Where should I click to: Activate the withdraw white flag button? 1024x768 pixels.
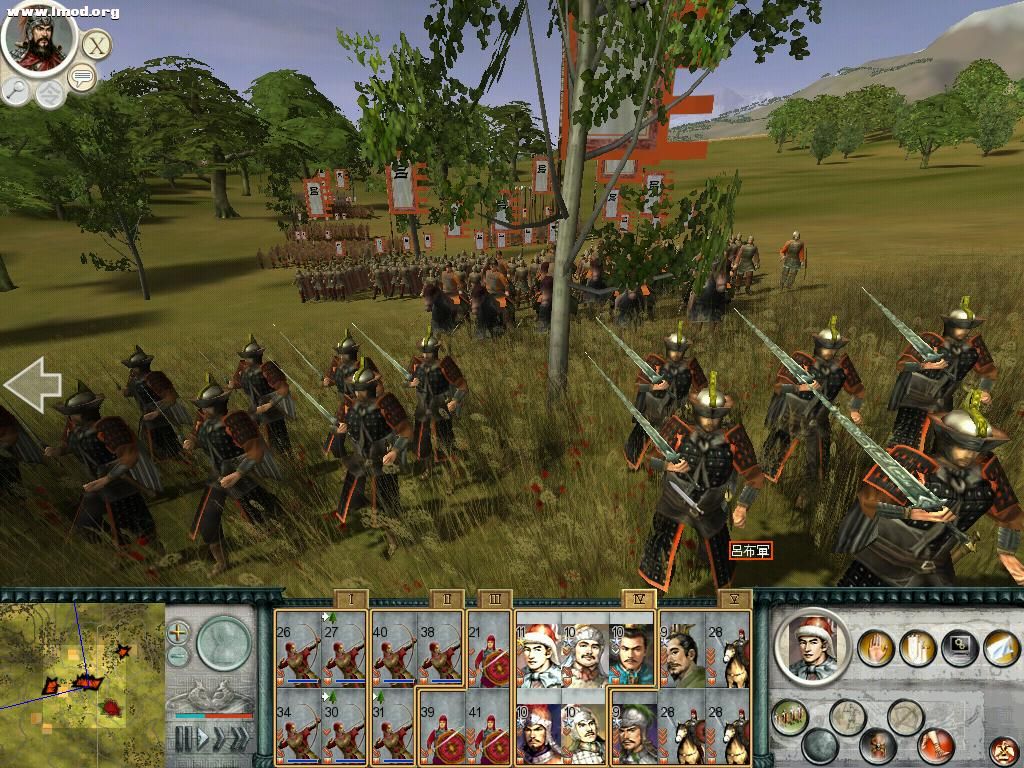point(1000,649)
